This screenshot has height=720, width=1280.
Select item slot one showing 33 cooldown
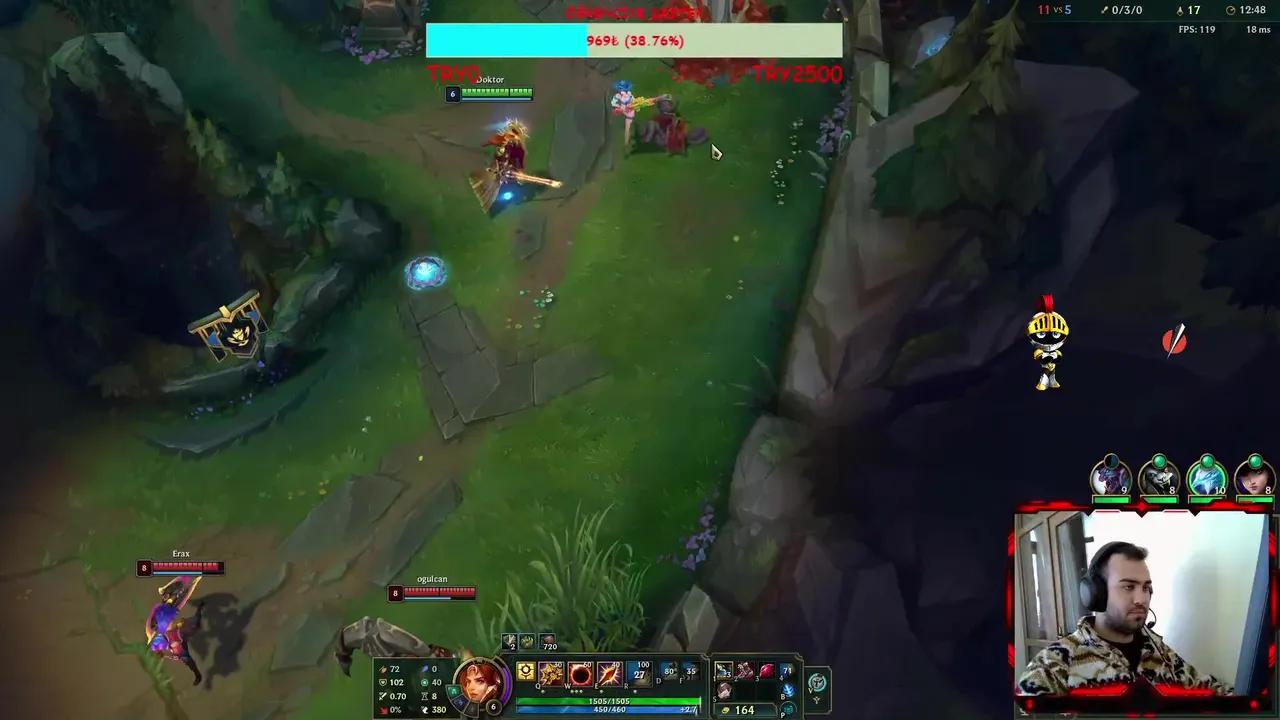point(723,671)
